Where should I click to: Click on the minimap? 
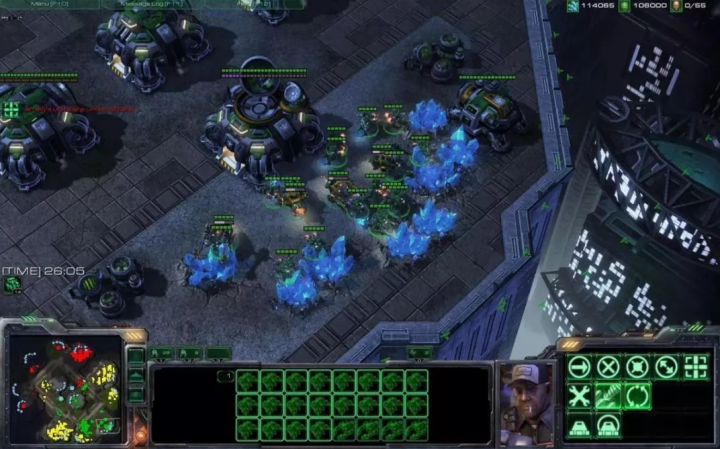65,389
